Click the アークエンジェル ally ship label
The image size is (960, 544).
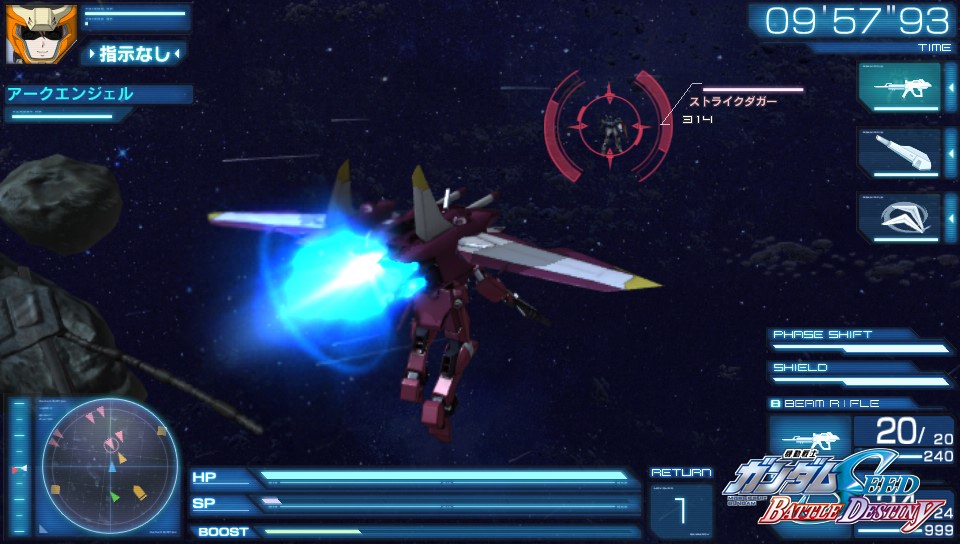(x=70, y=94)
